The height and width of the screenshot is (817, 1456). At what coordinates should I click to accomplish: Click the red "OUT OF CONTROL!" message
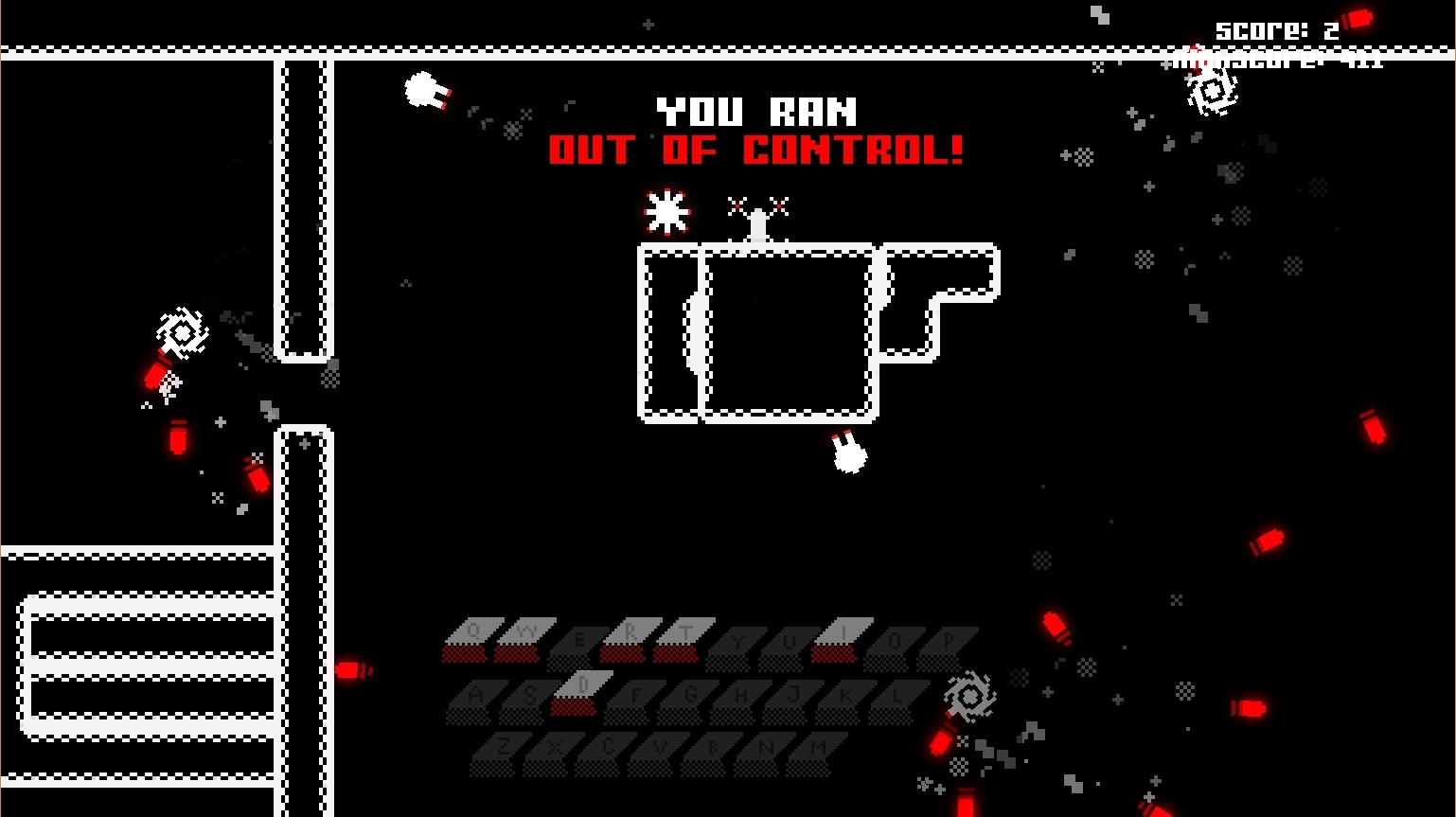click(756, 149)
